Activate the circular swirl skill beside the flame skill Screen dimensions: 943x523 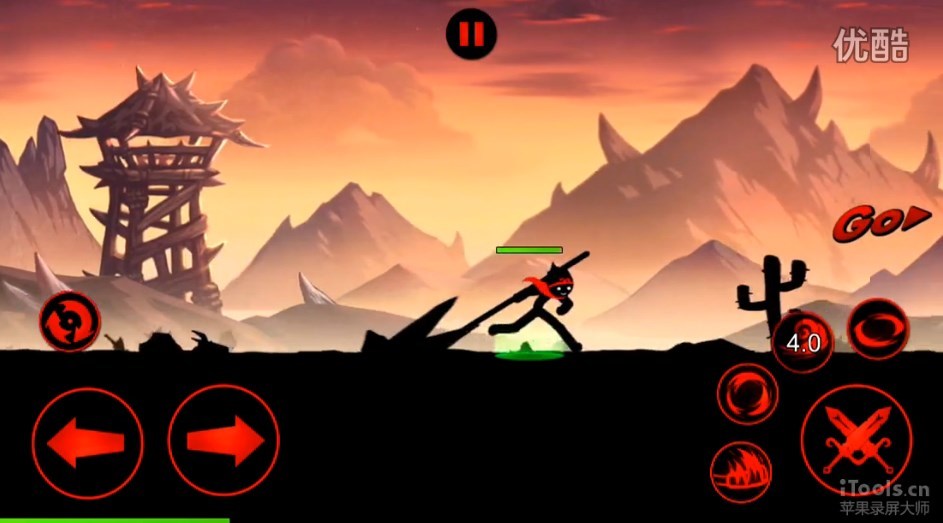pyautogui.click(x=747, y=392)
